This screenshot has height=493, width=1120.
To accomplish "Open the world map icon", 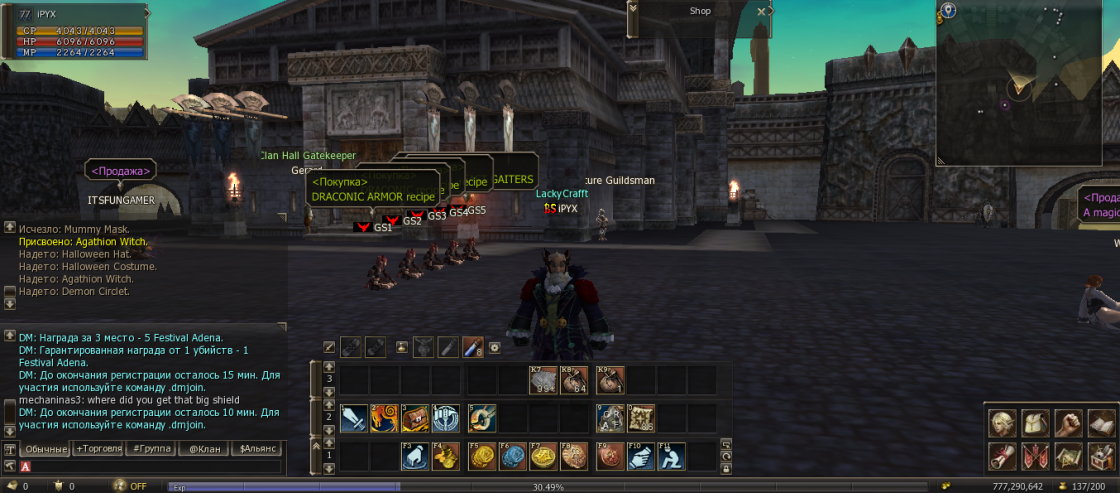I will tap(1069, 457).
